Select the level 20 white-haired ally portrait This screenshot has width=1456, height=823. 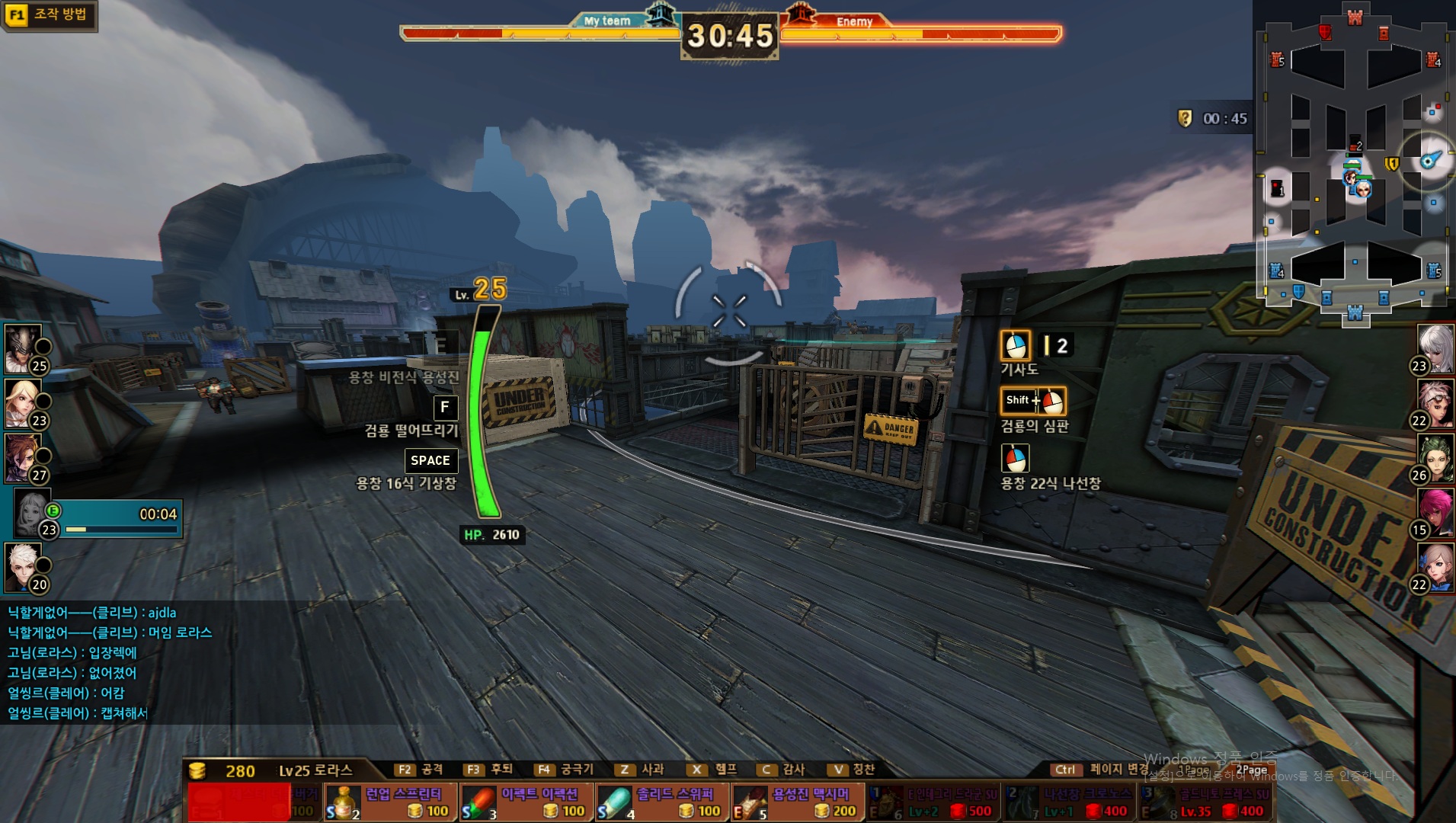23,567
